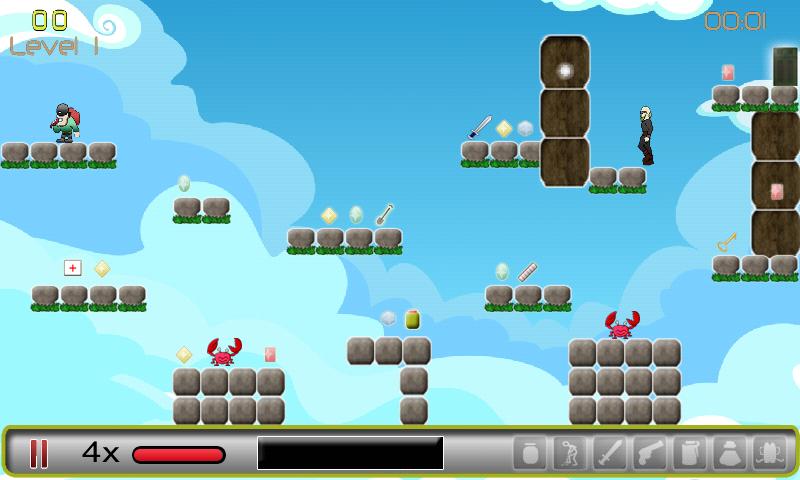Pause the game with the red pause button
This screenshot has height=480, width=800.
tap(39, 453)
